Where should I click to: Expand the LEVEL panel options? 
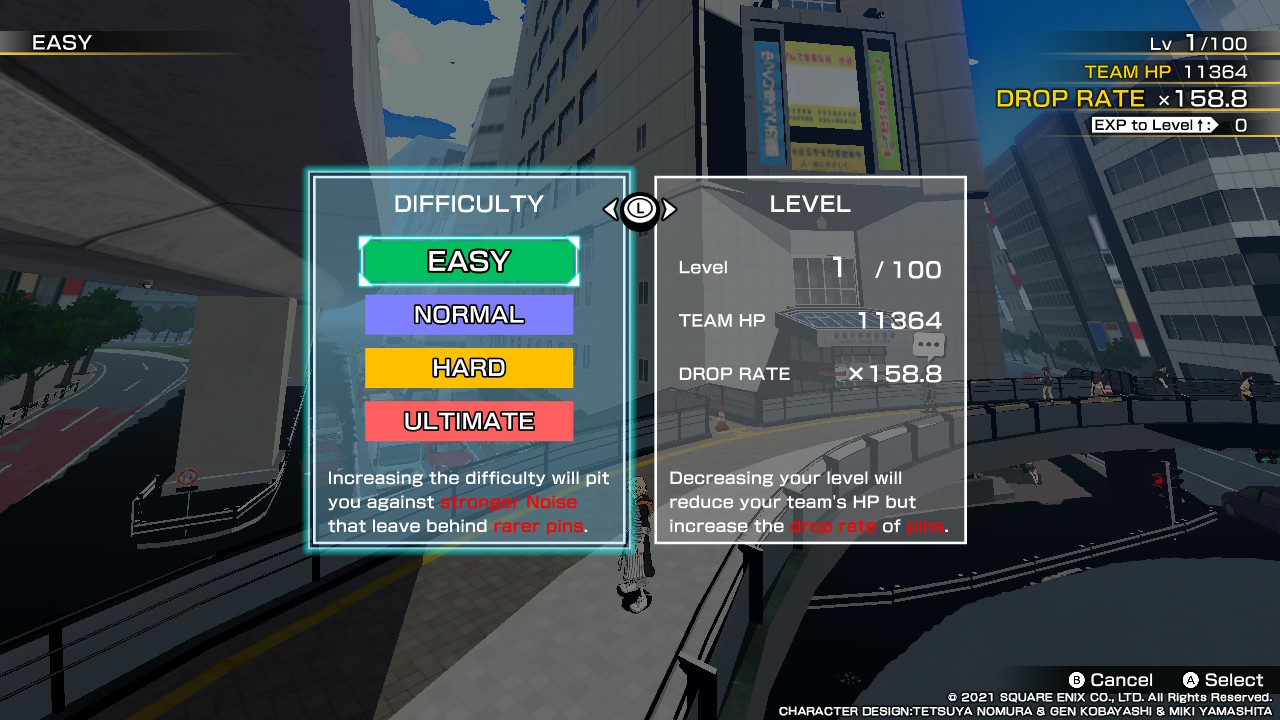click(810, 203)
